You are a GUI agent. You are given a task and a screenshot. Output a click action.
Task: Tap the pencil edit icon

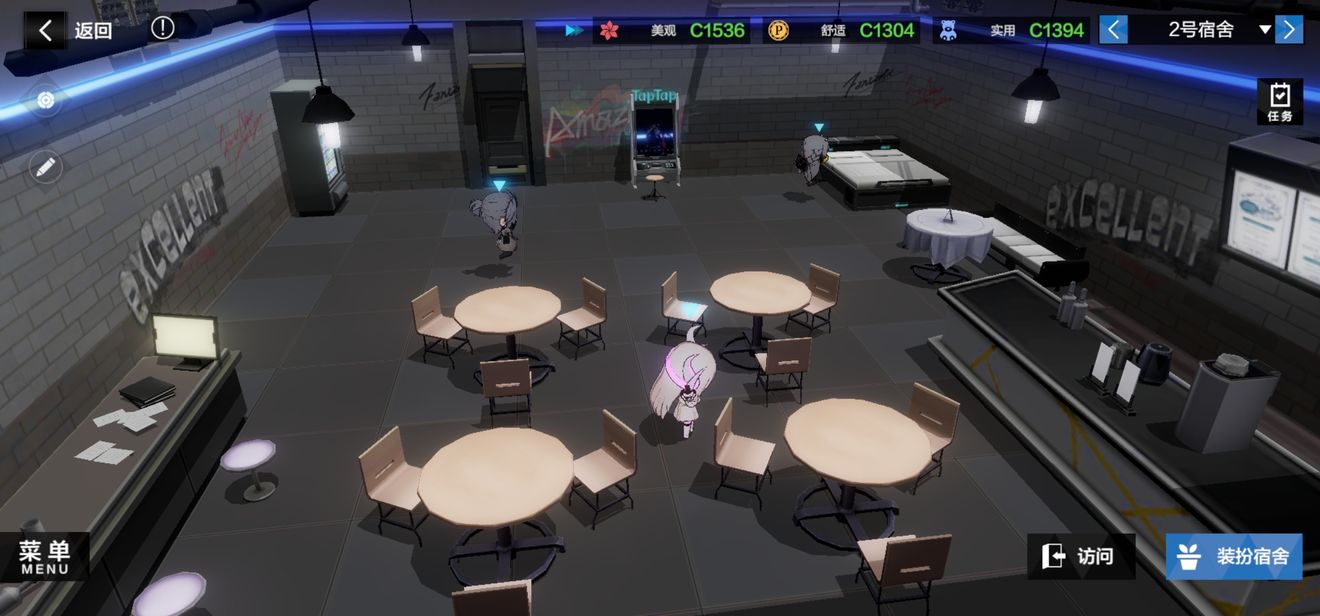(45, 166)
